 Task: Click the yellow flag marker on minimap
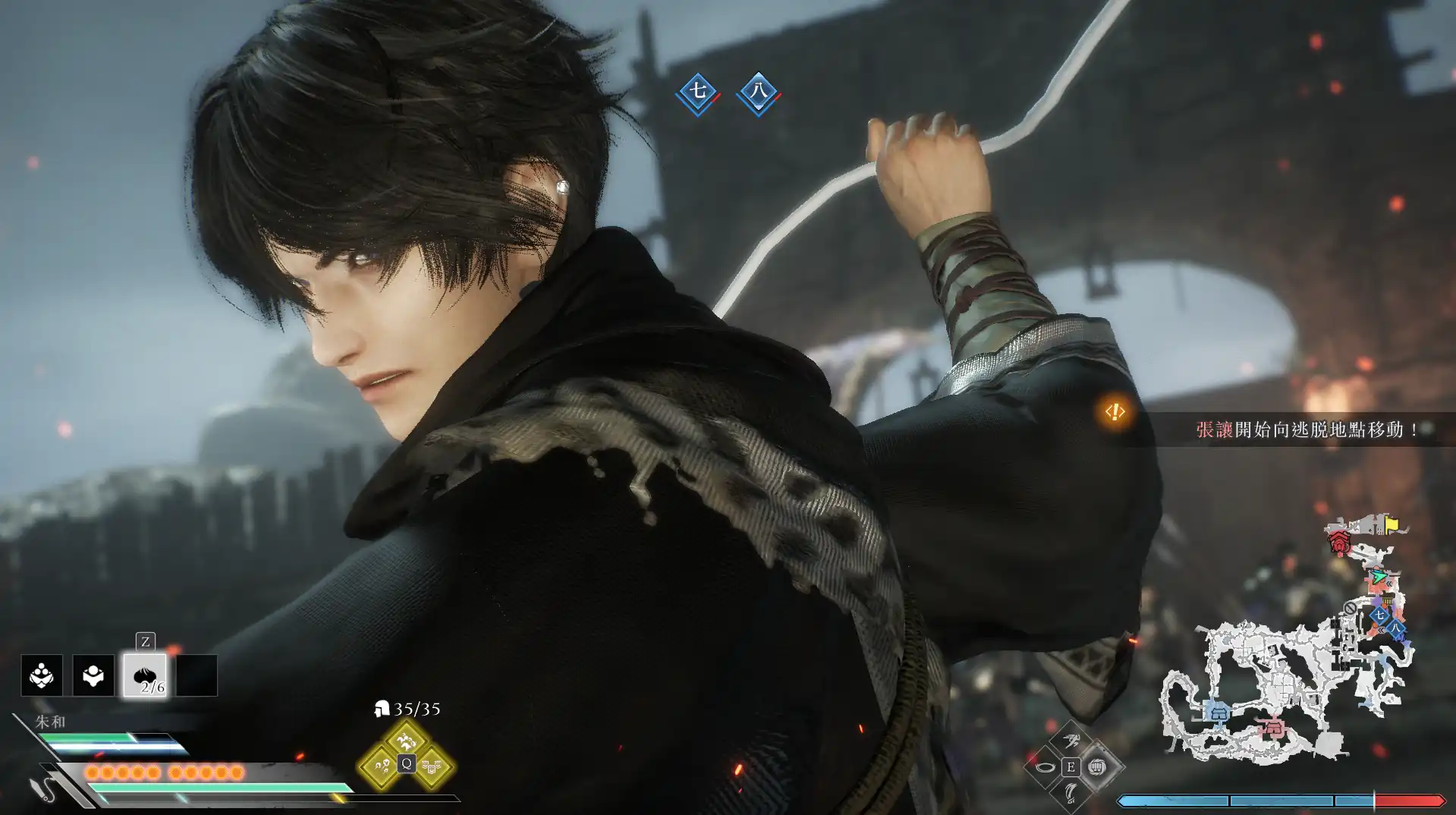(x=1392, y=524)
